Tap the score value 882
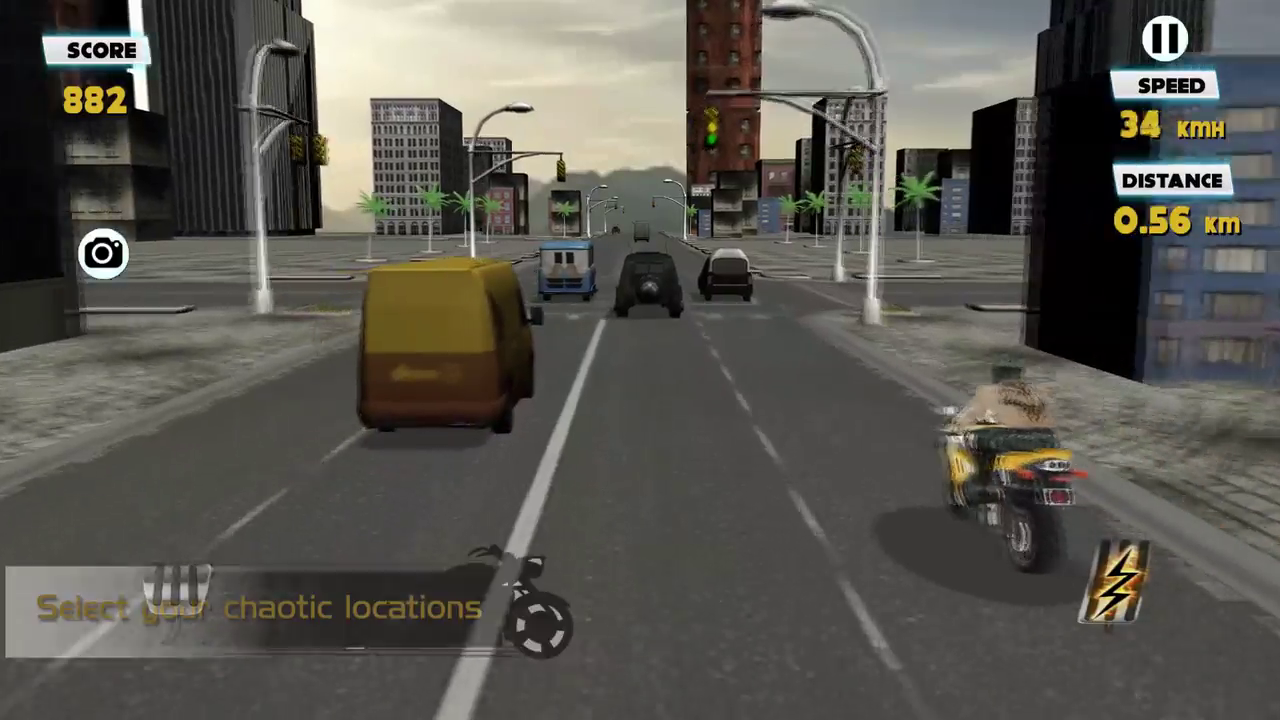 click(93, 100)
